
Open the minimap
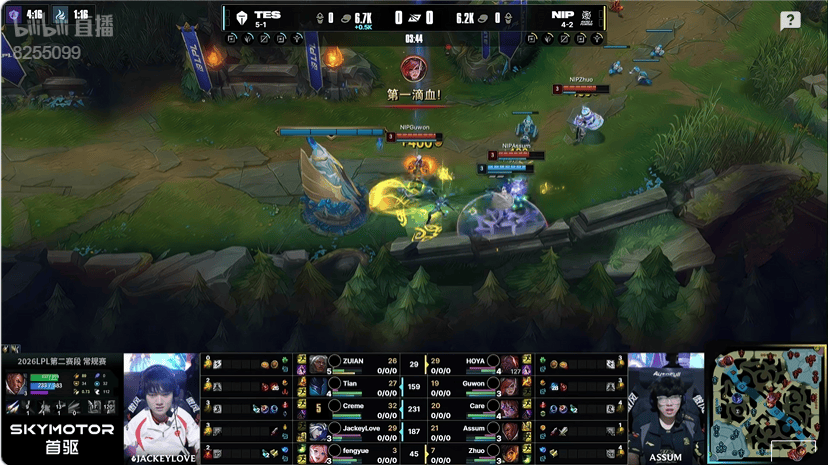[x=767, y=407]
